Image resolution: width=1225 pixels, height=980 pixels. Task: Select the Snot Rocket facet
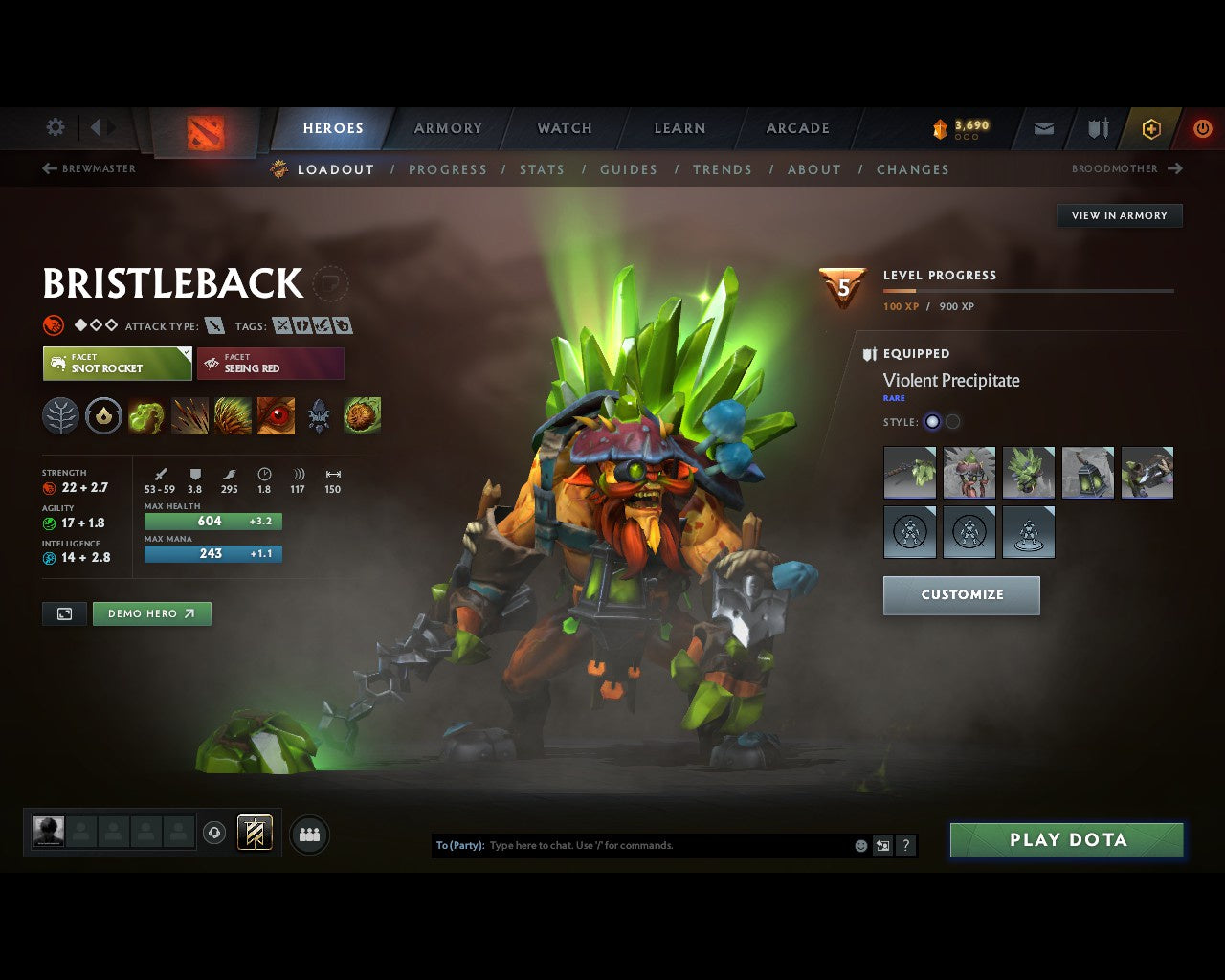click(x=117, y=364)
